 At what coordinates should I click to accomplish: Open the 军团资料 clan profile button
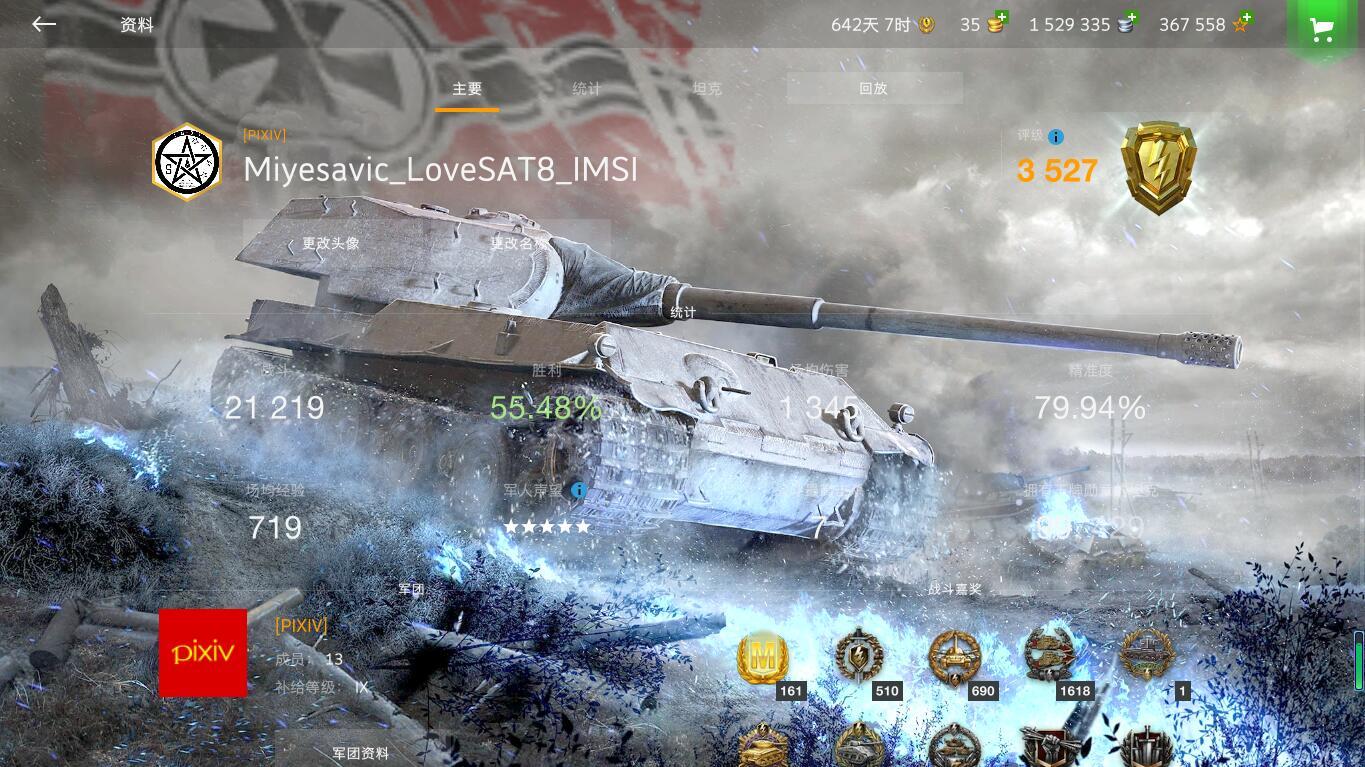tap(360, 753)
